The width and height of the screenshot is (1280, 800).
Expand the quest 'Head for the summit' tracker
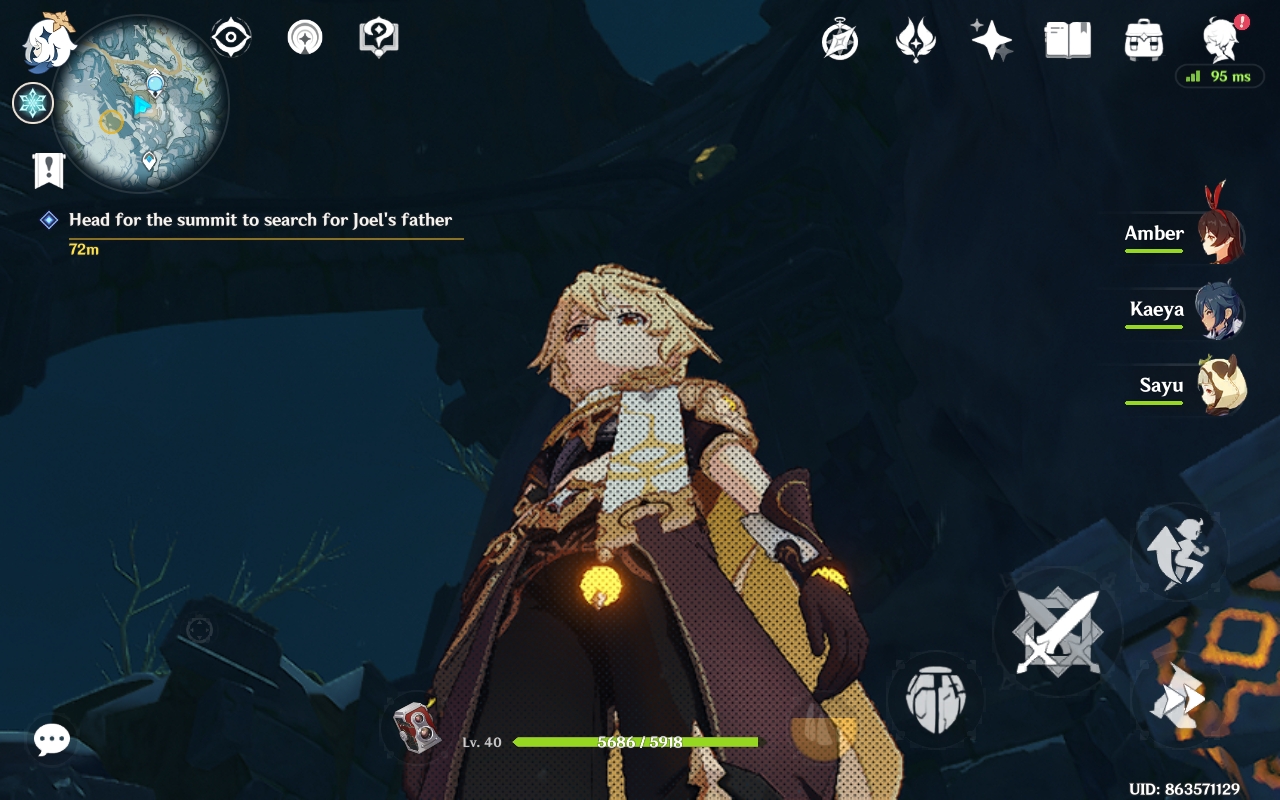(x=260, y=219)
